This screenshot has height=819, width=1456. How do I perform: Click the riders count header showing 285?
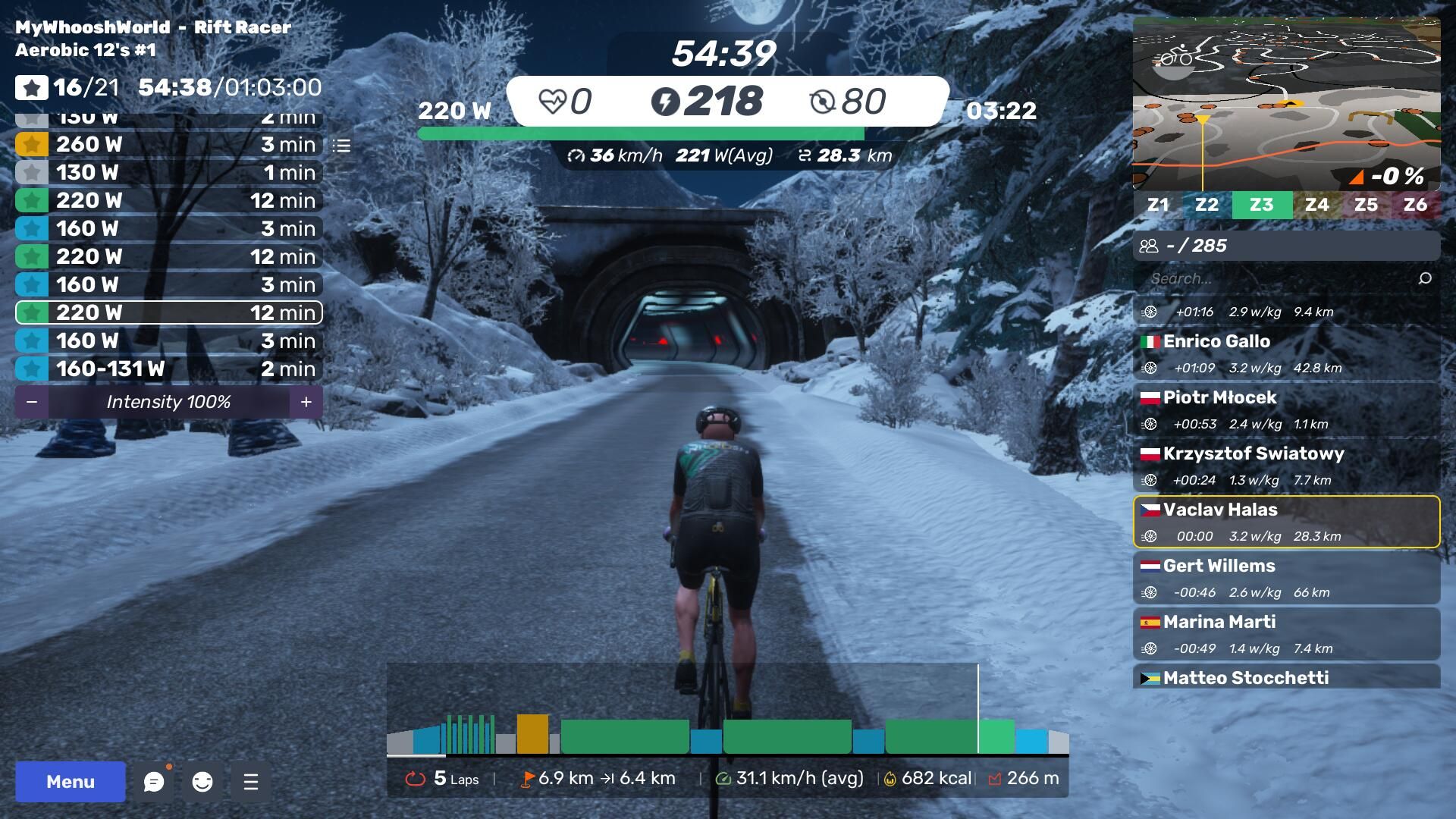[x=1286, y=246]
